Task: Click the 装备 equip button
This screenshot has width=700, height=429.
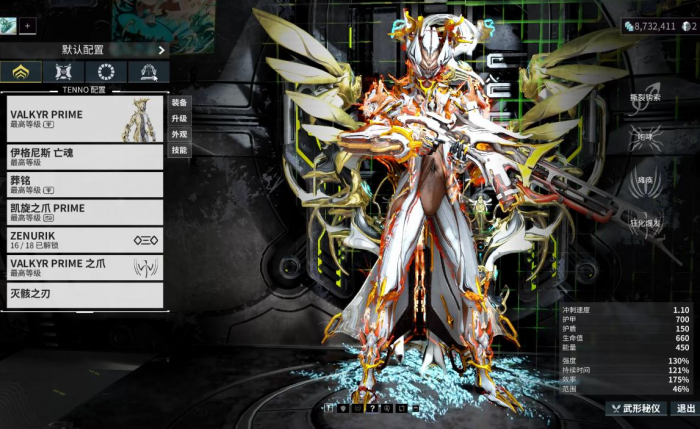Action: 179,102
